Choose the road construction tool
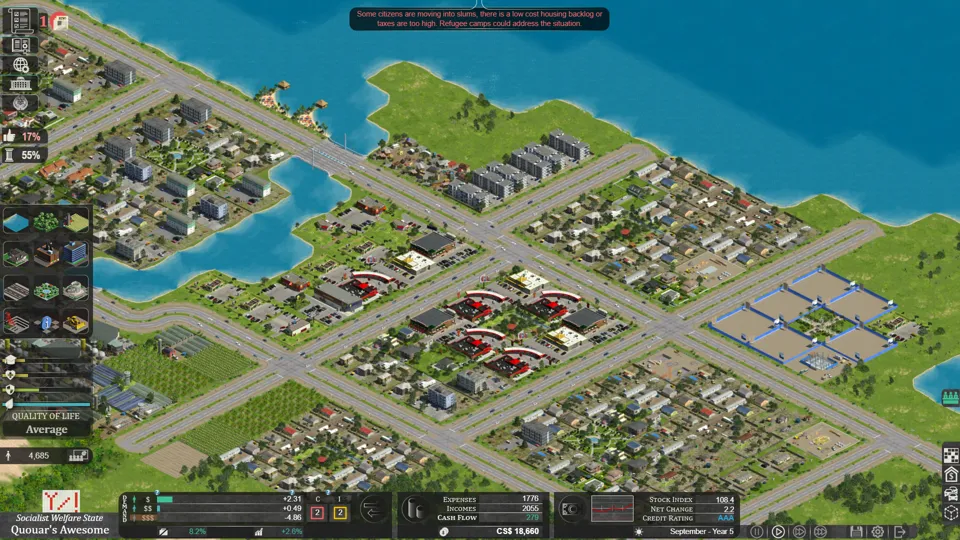 (x=17, y=290)
